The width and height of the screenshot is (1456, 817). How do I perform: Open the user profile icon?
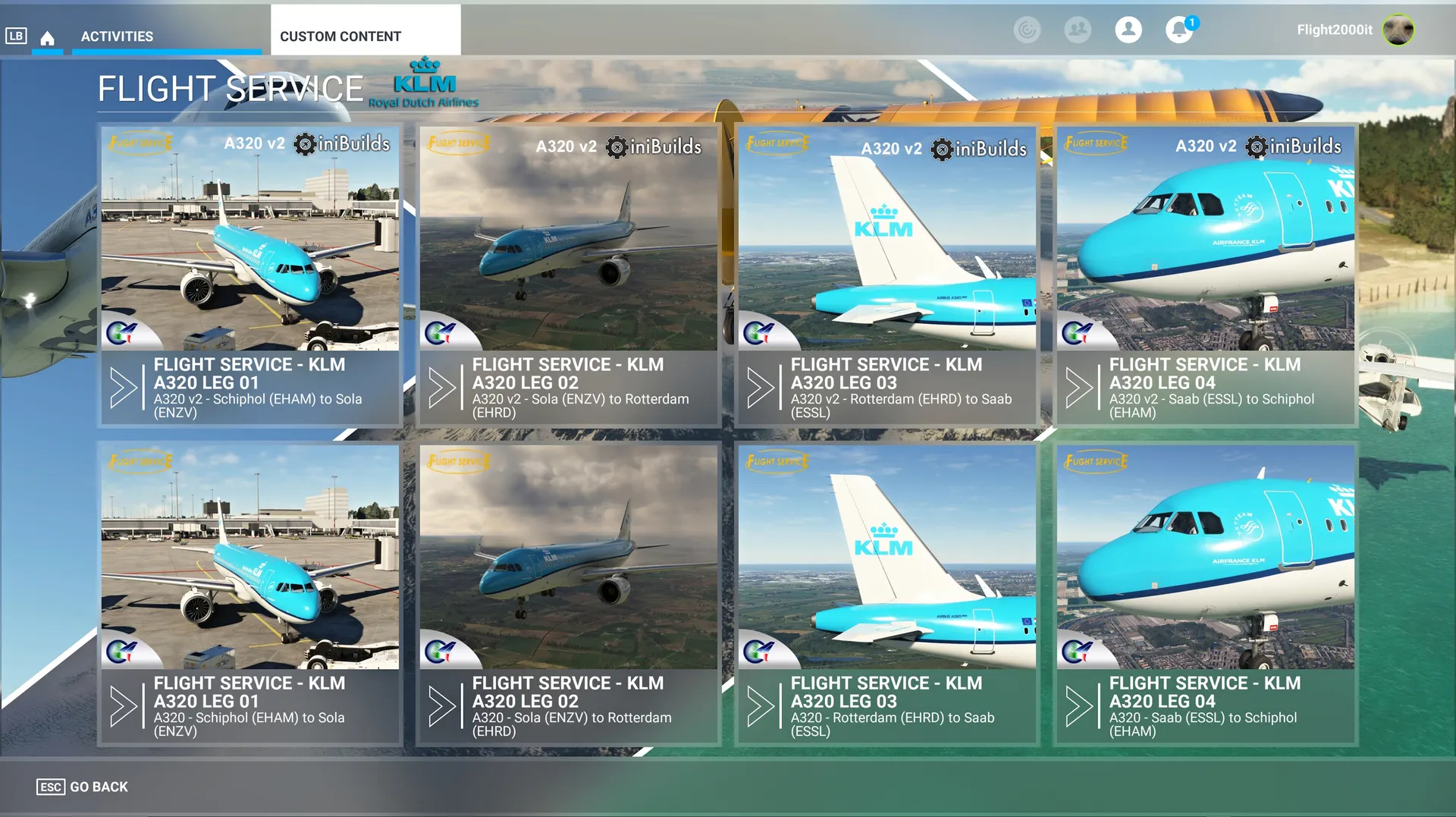(x=1128, y=30)
